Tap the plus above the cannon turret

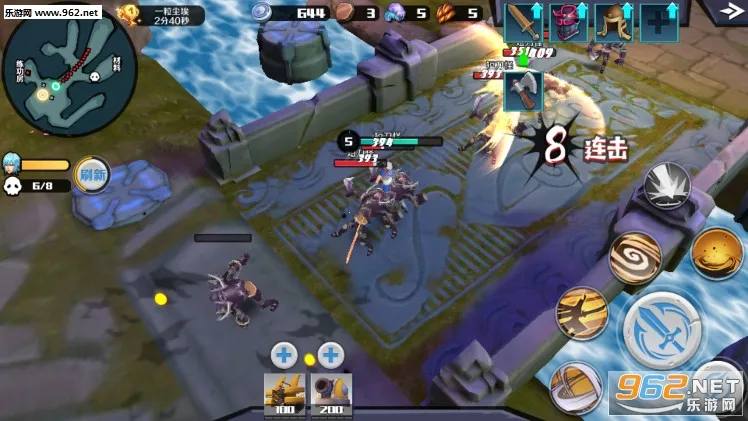click(x=330, y=354)
